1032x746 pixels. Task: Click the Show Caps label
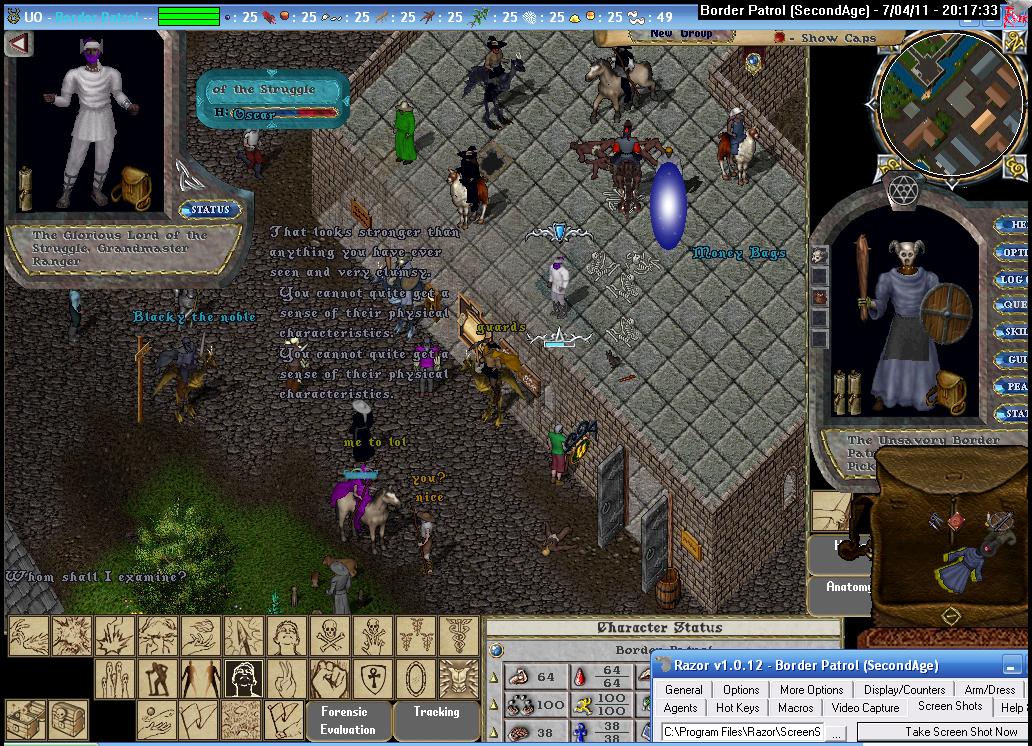838,38
